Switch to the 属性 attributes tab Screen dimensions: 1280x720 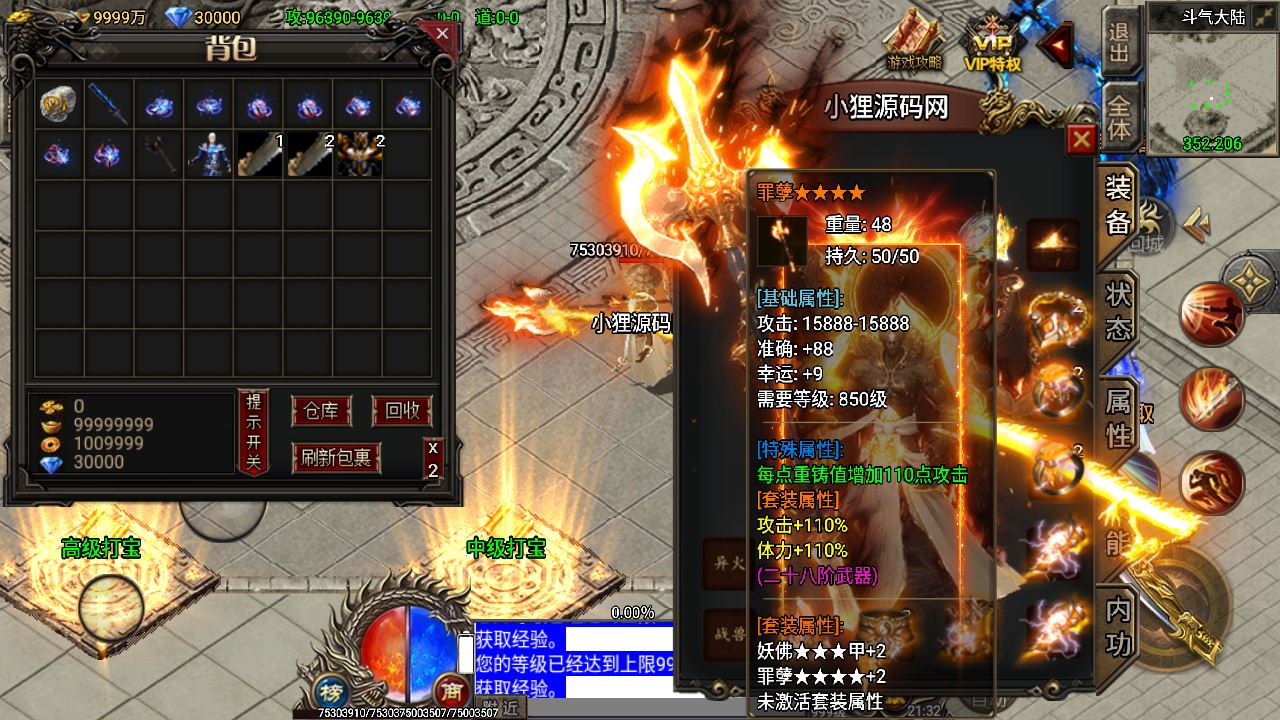pos(1118,418)
